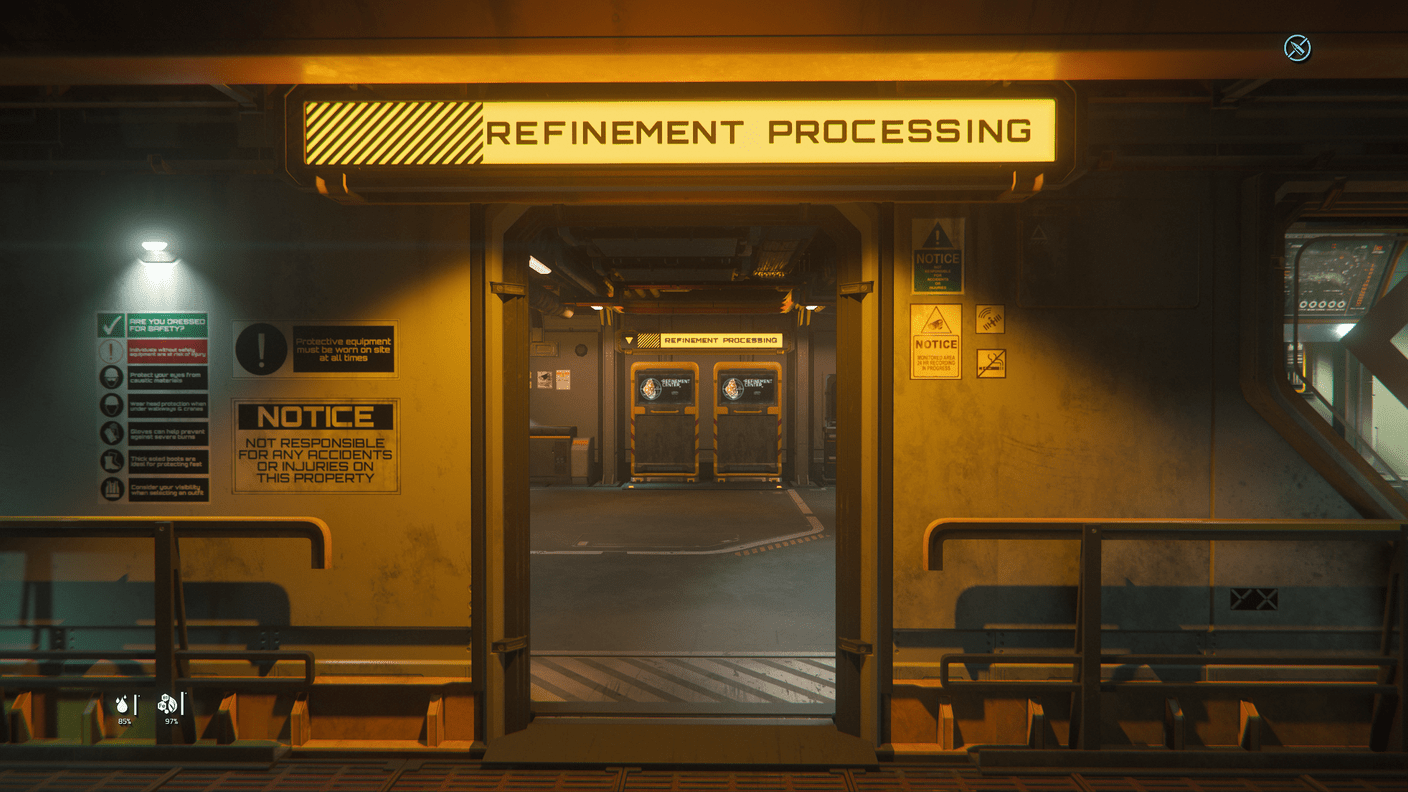Screen dimensions: 1408x792
Task: Click the green triangle NOTICE sign
Action: point(938,258)
